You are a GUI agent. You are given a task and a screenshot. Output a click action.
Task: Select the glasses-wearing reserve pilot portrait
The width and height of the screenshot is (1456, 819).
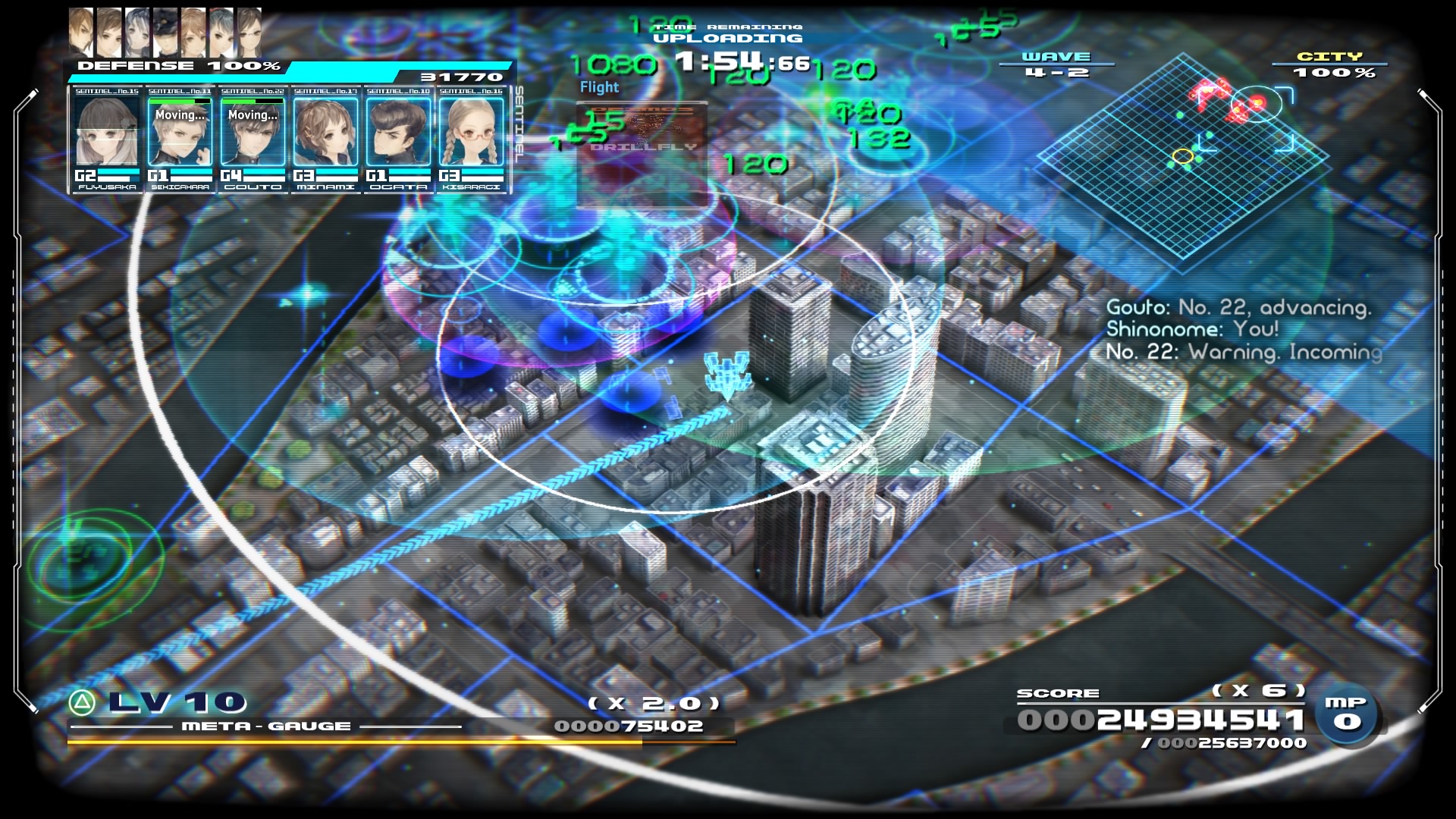(x=249, y=32)
